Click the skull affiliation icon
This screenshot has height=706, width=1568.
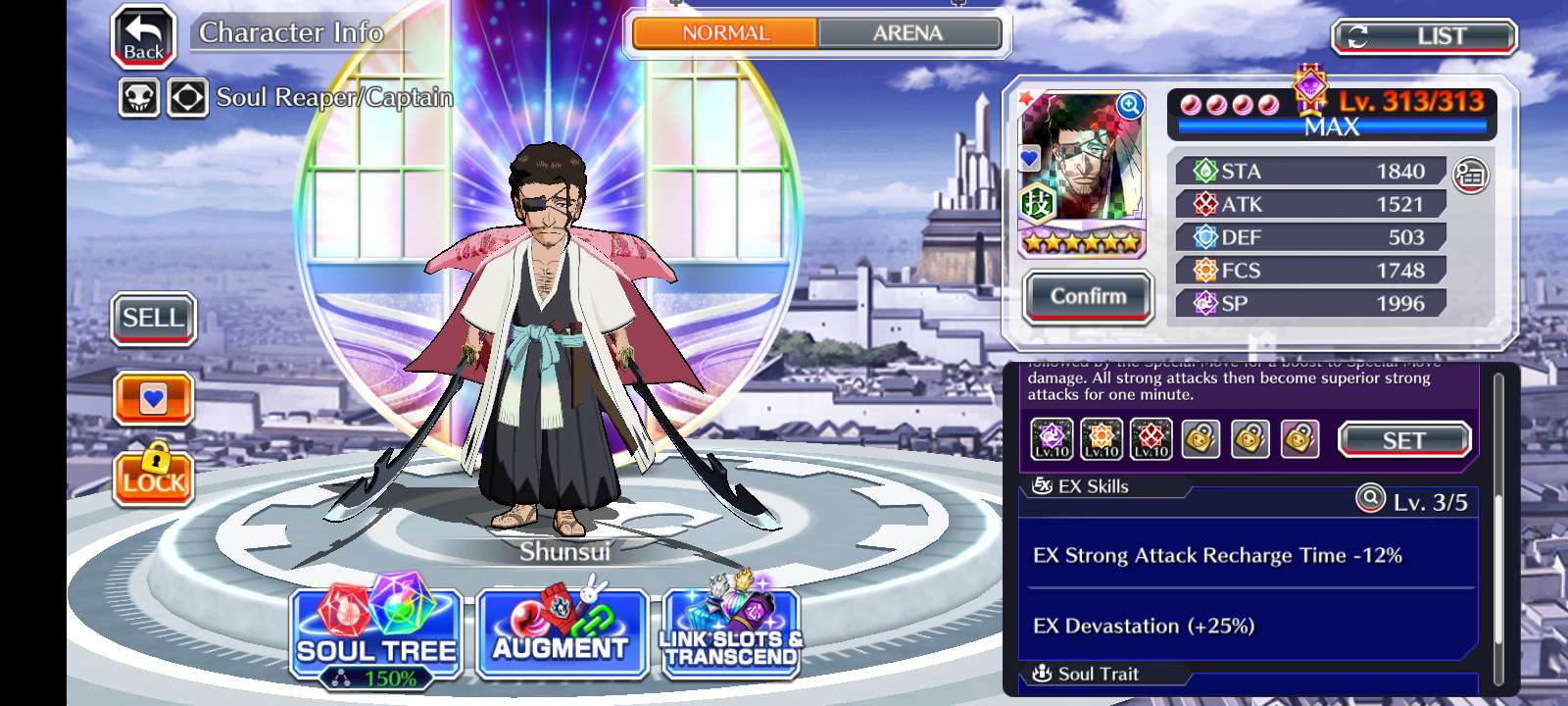pyautogui.click(x=139, y=98)
